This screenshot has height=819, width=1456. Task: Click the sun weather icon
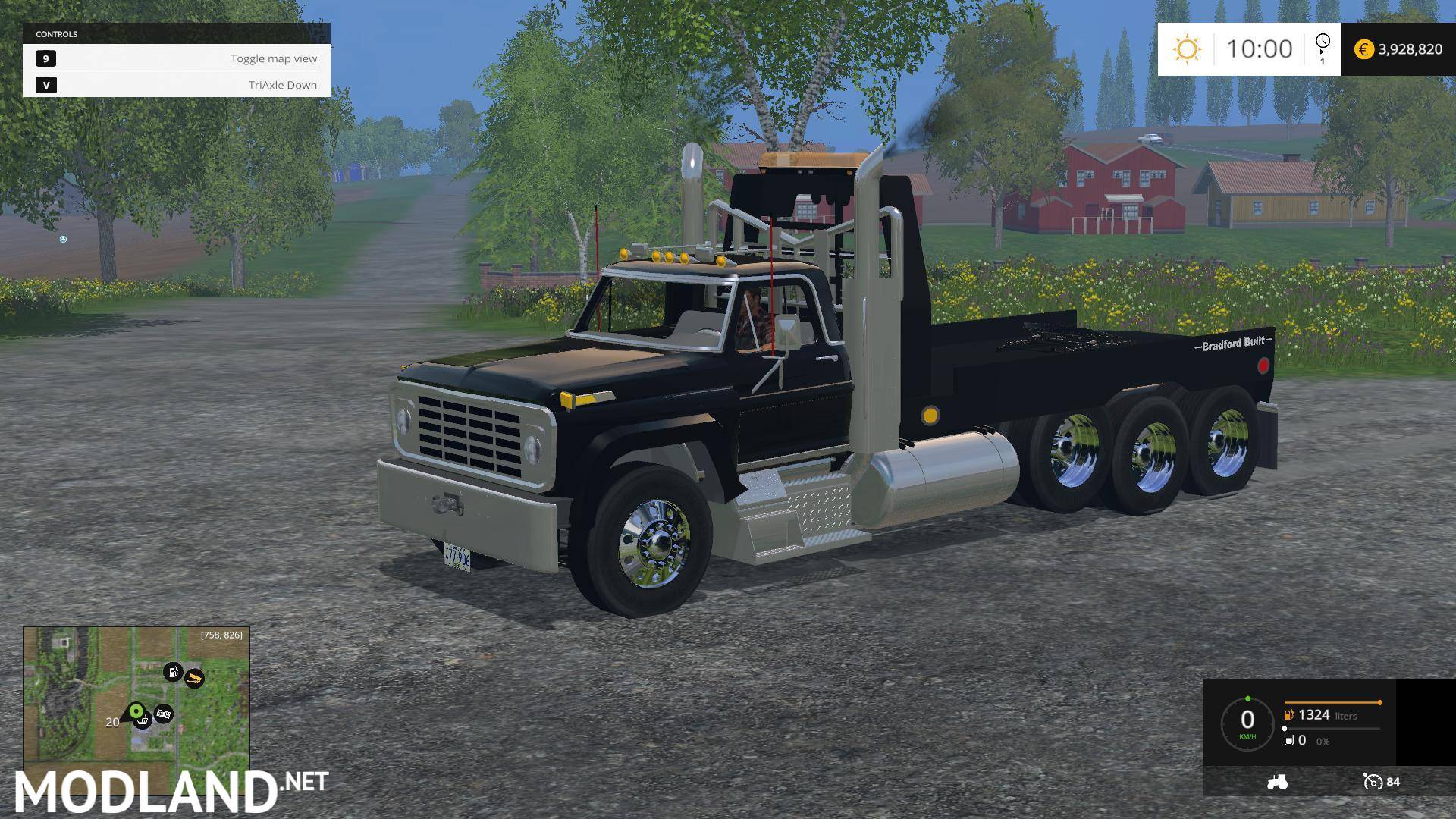tap(1188, 49)
